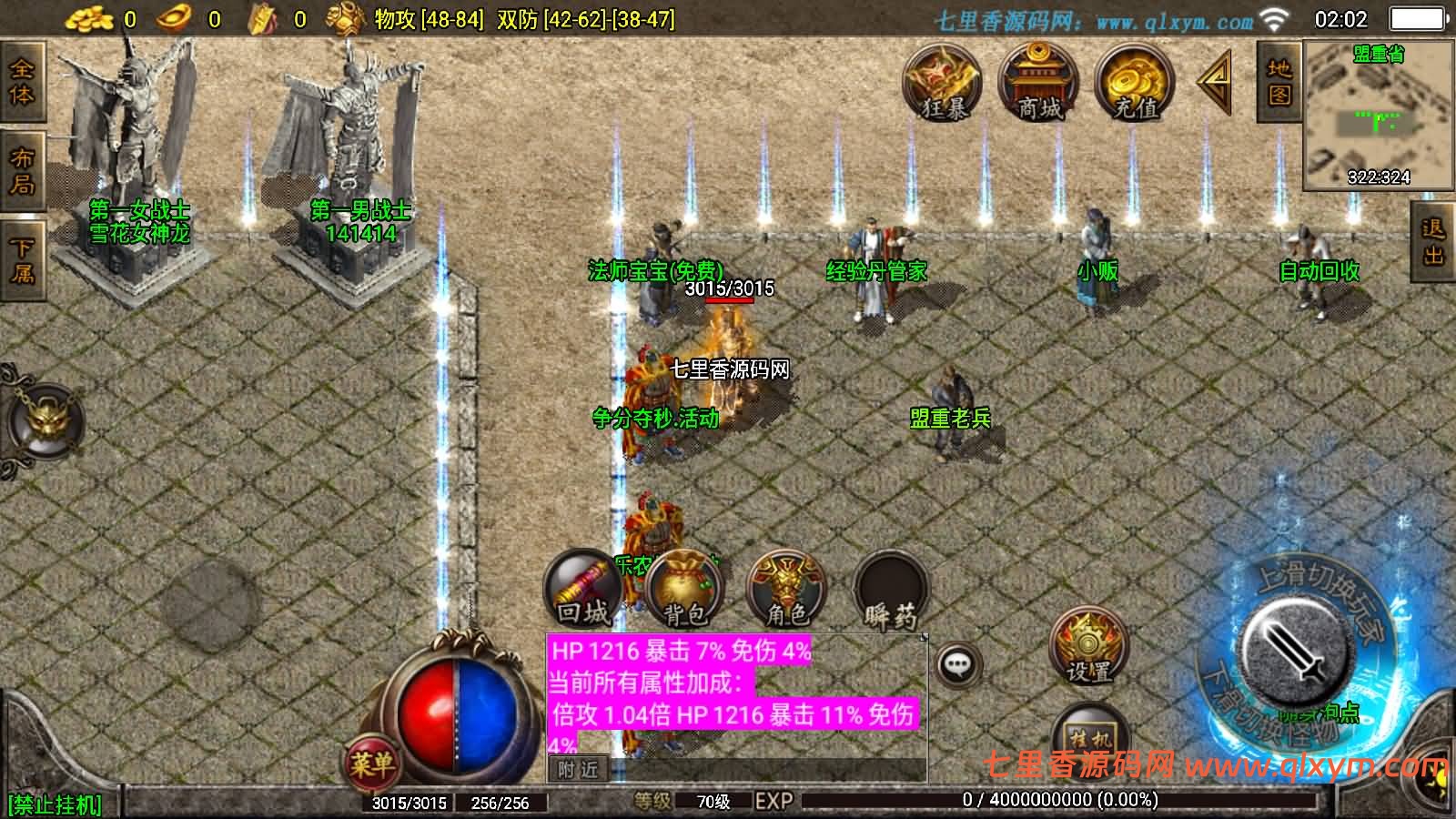Choose the 布局 layout tab
Image resolution: width=1456 pixels, height=819 pixels.
(21, 170)
